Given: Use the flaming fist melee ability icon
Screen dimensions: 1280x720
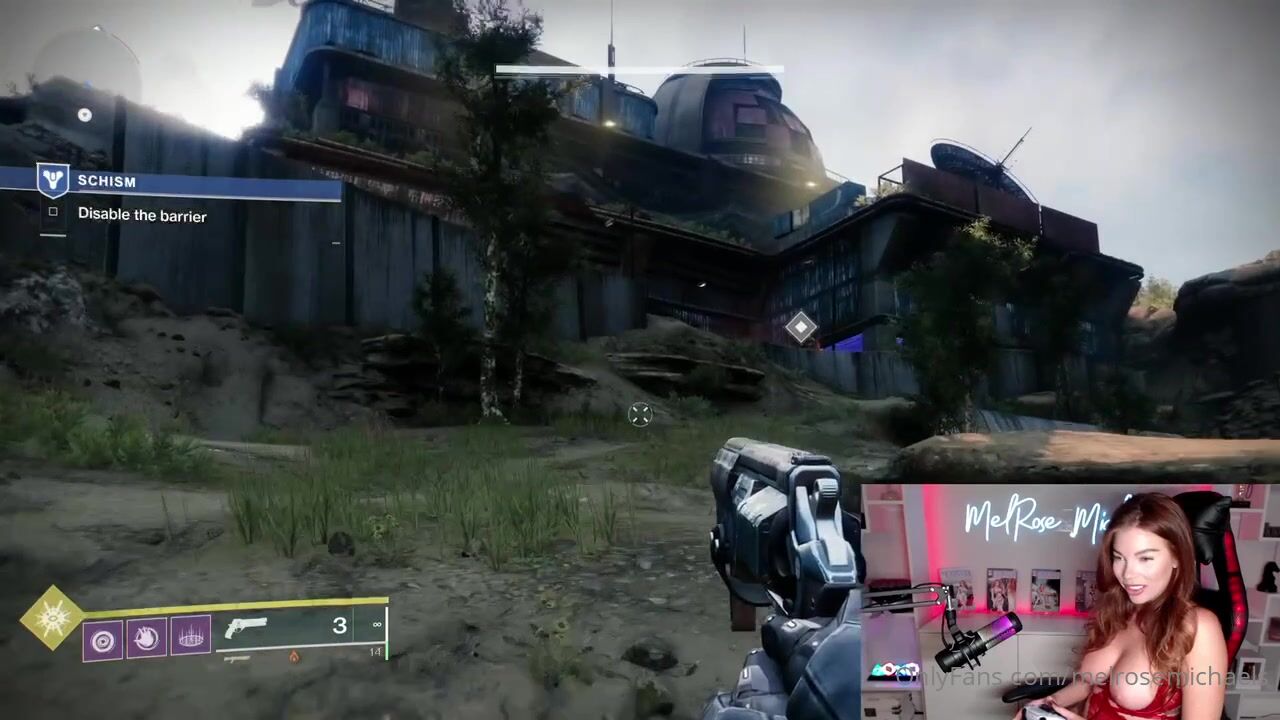Looking at the screenshot, I should coord(146,637).
